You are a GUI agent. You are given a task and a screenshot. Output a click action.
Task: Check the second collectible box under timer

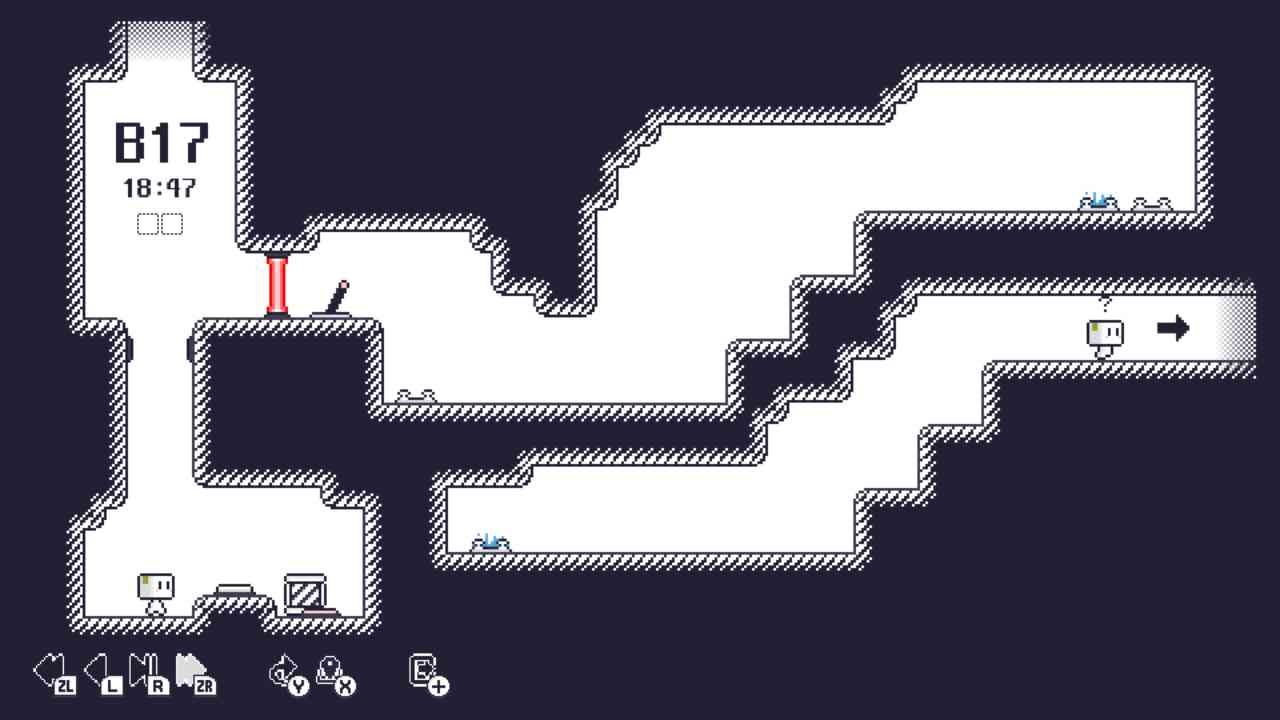(x=172, y=224)
